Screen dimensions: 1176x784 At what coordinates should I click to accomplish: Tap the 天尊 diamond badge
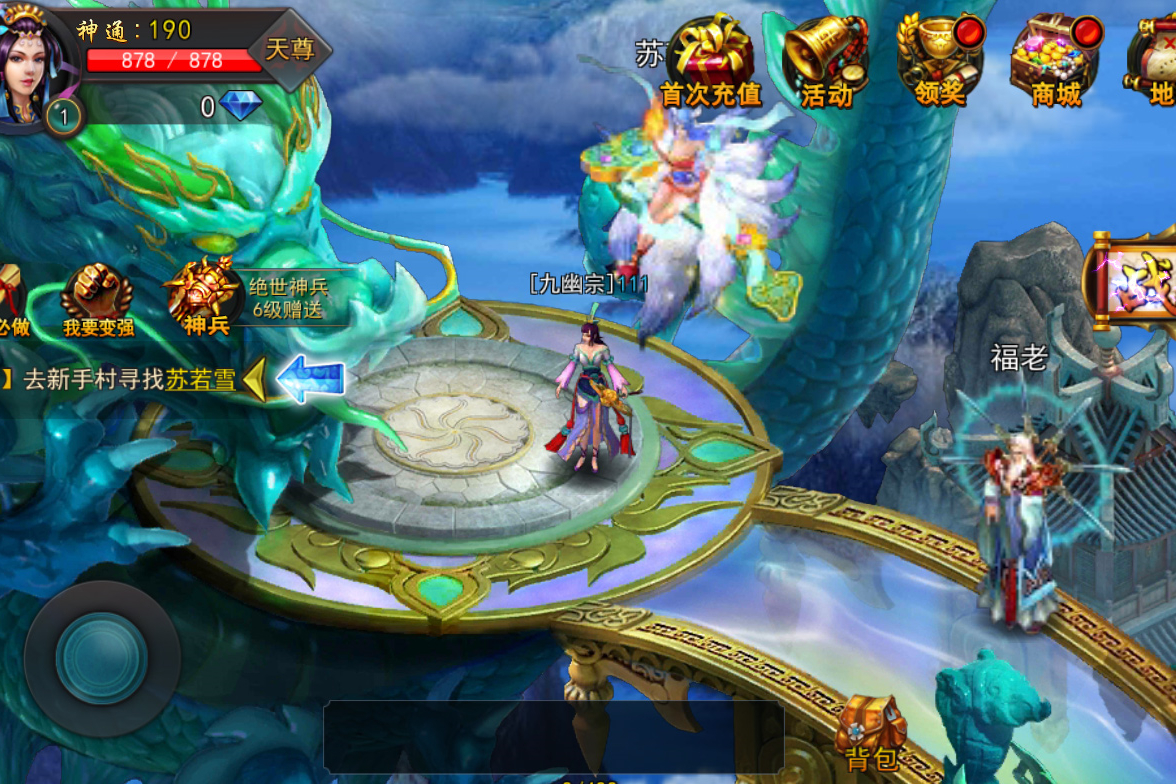click(x=290, y=49)
